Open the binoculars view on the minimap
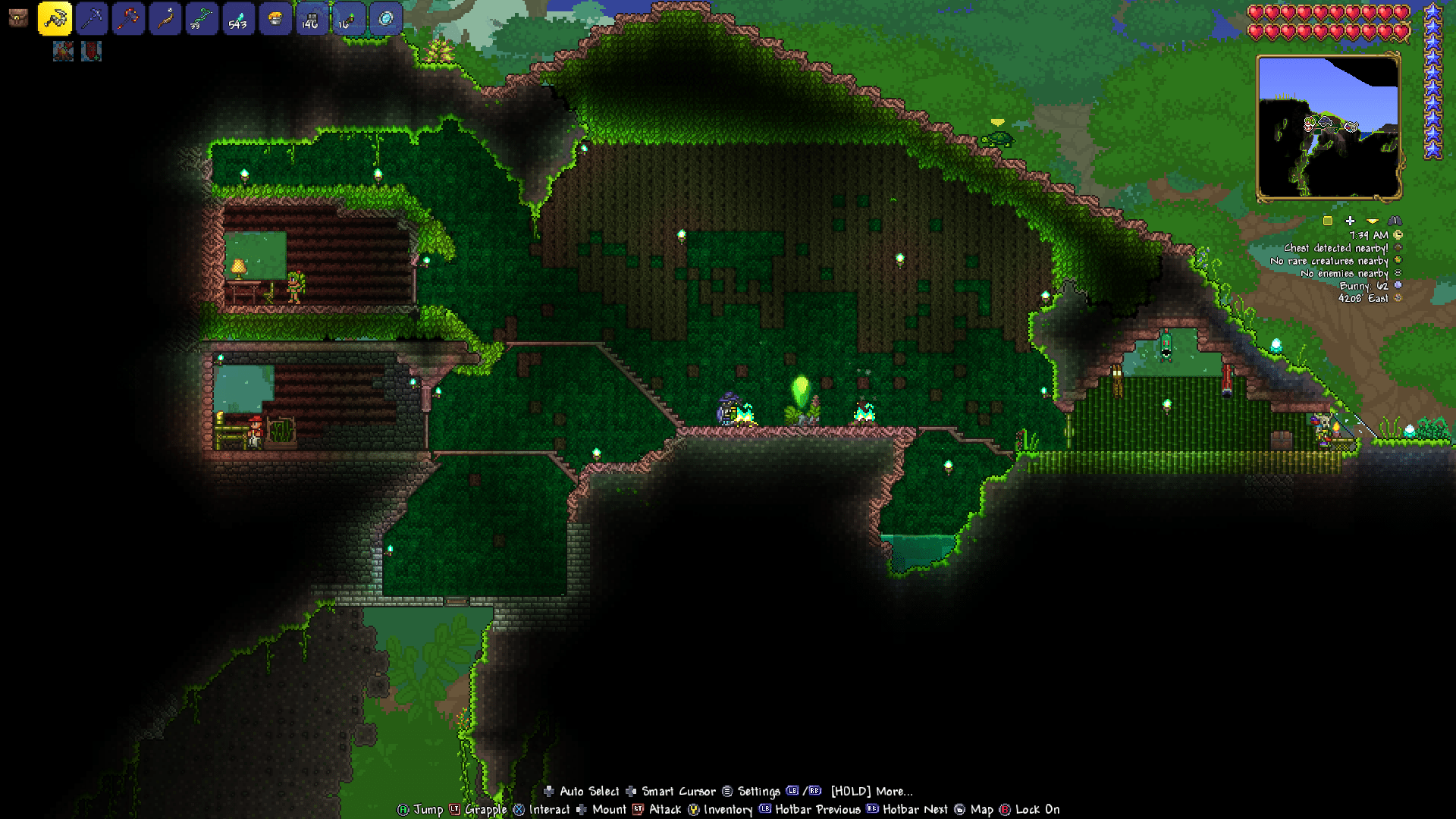 coord(1395,221)
